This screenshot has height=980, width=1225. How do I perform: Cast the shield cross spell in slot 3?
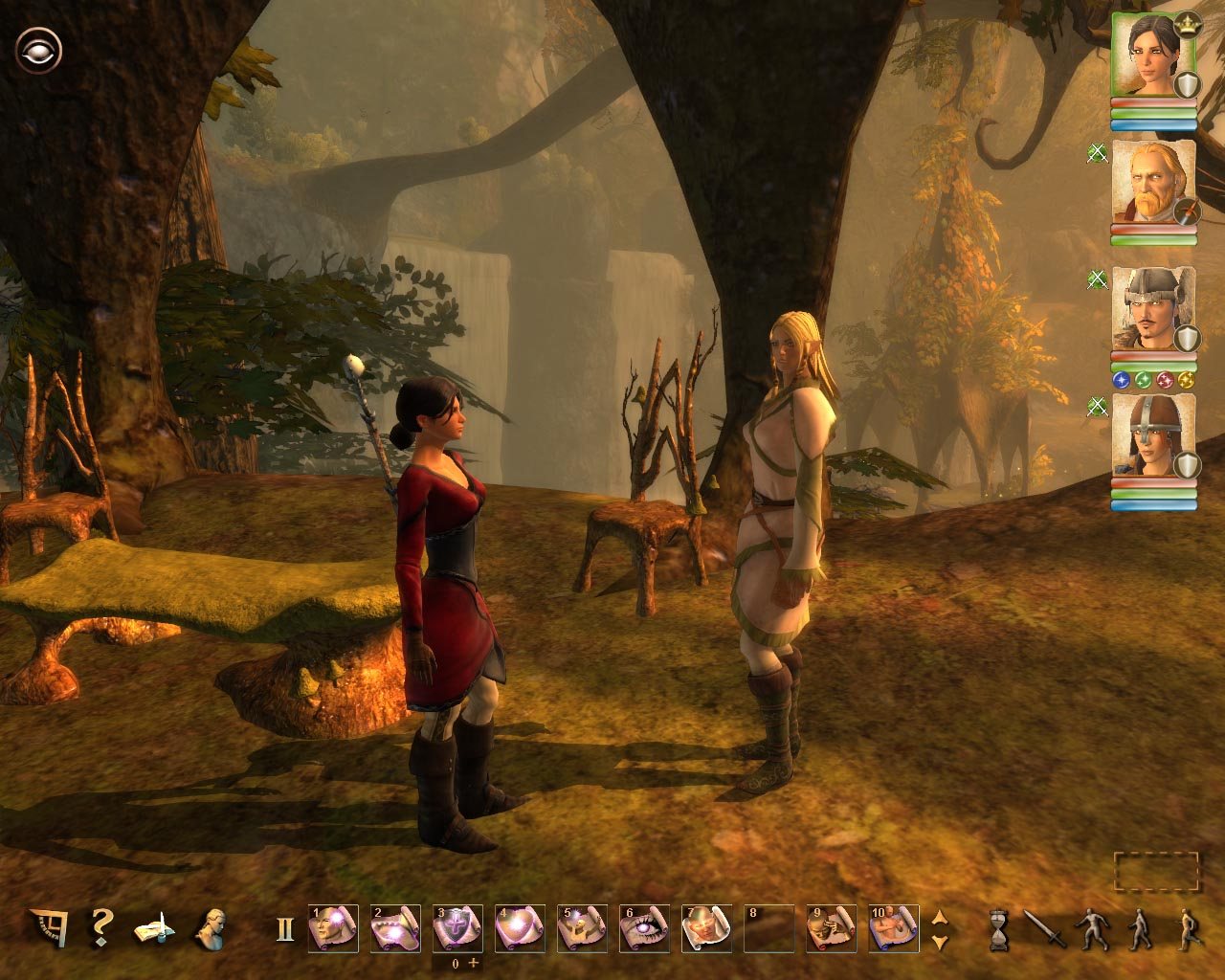pos(457,928)
